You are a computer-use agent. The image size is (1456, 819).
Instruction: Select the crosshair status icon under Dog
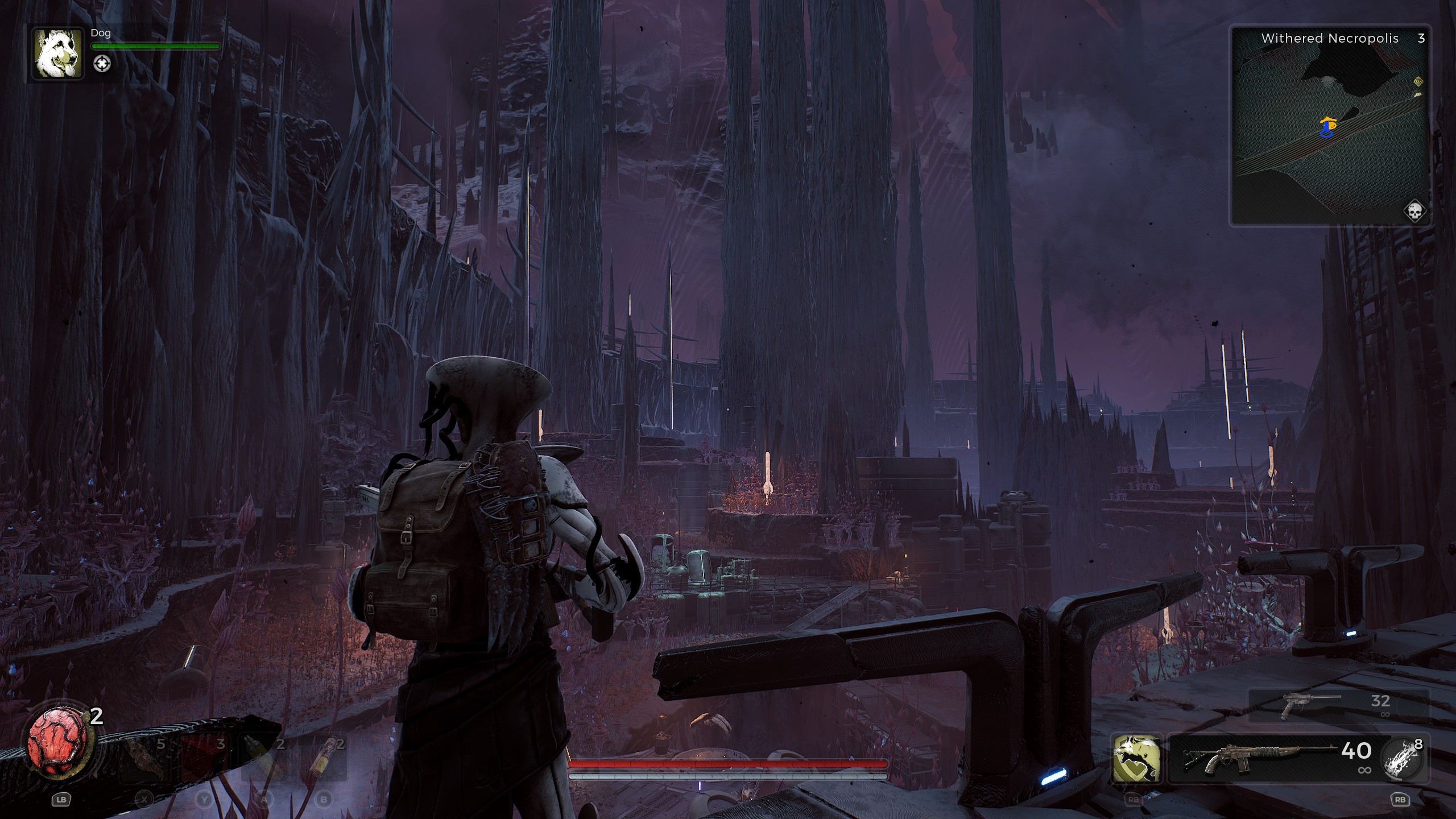click(102, 64)
